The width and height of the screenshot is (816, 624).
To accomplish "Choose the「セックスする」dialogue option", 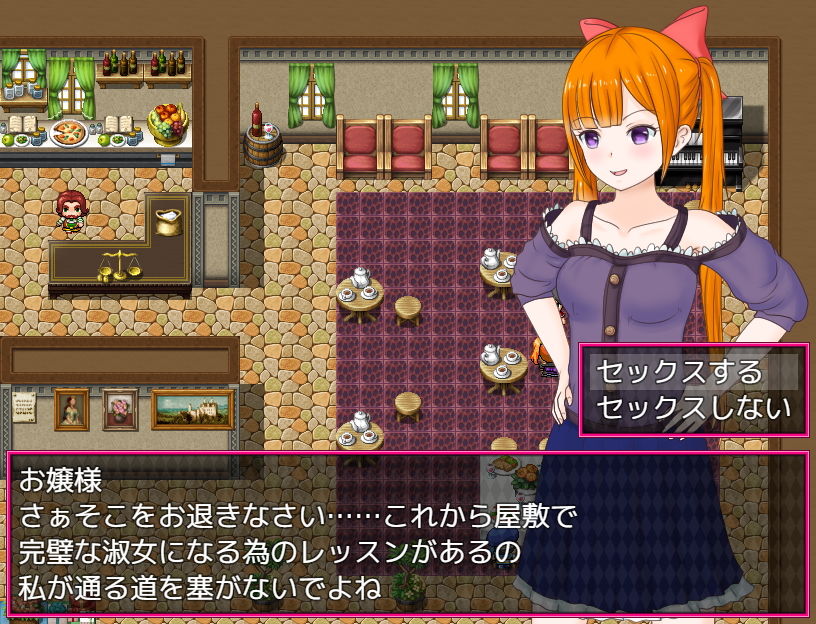I will click(680, 372).
